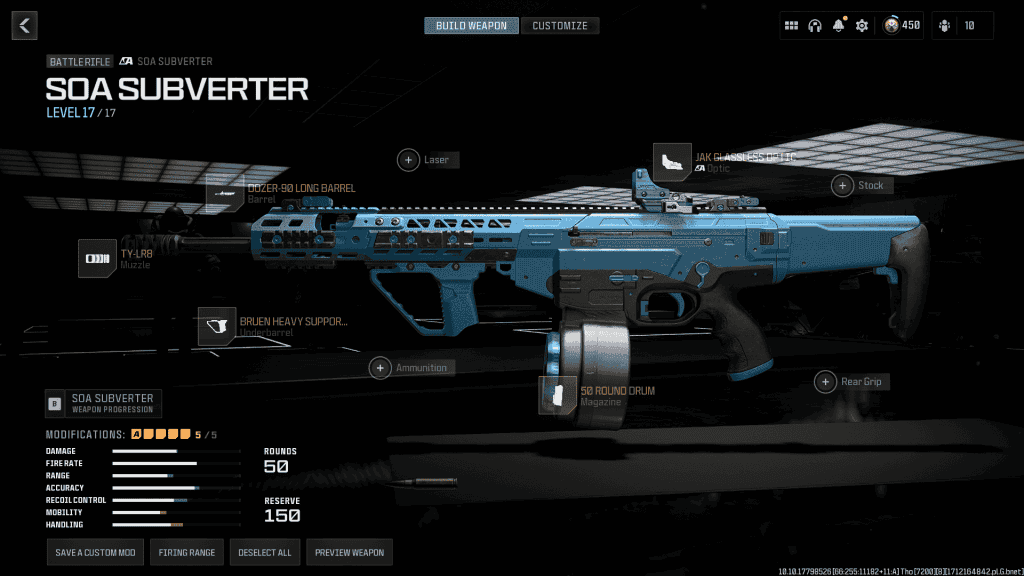The height and width of the screenshot is (576, 1024).
Task: Click Save a Custom Mod
Action: [x=94, y=552]
